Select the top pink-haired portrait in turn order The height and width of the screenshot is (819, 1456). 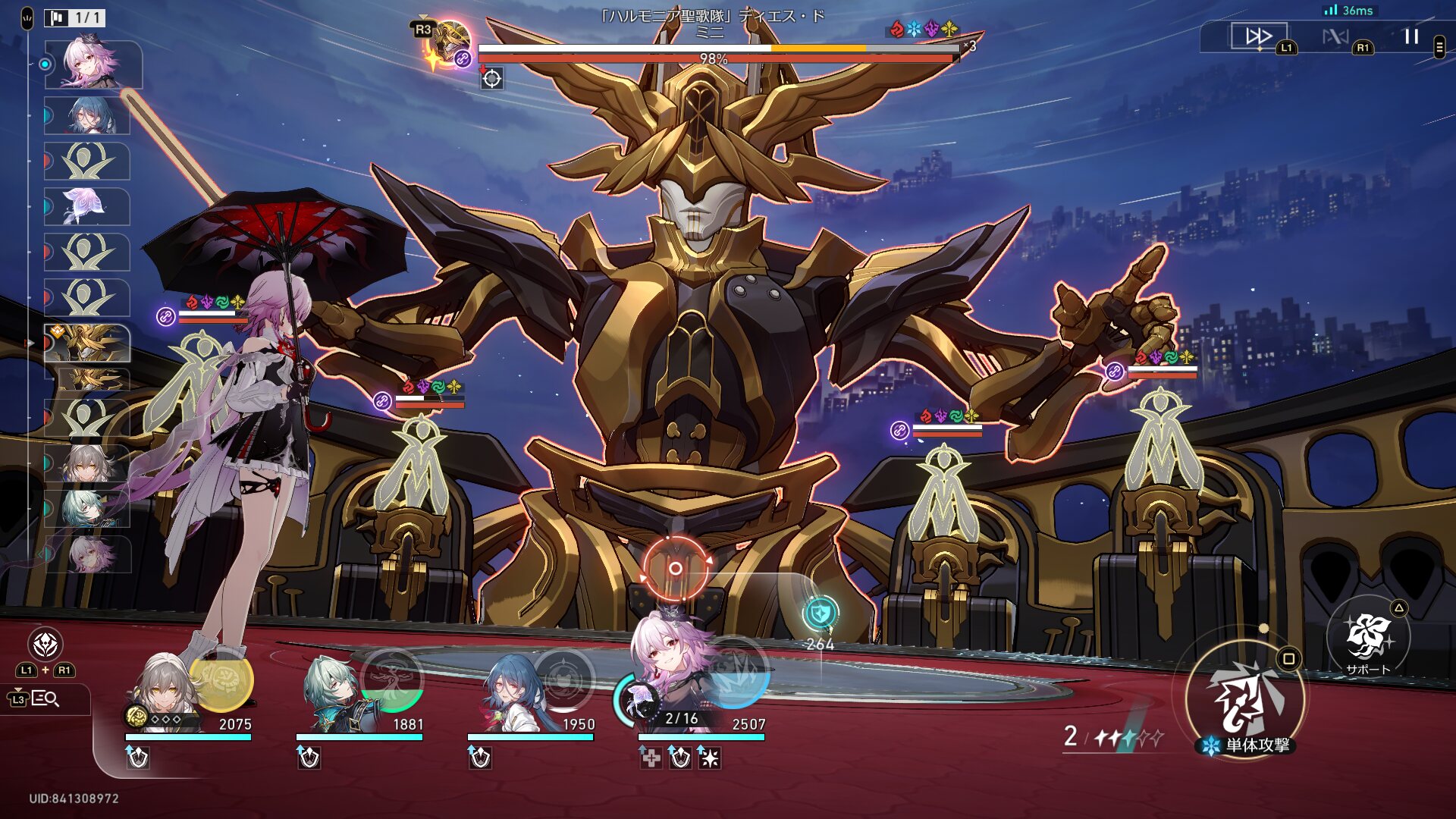93,64
